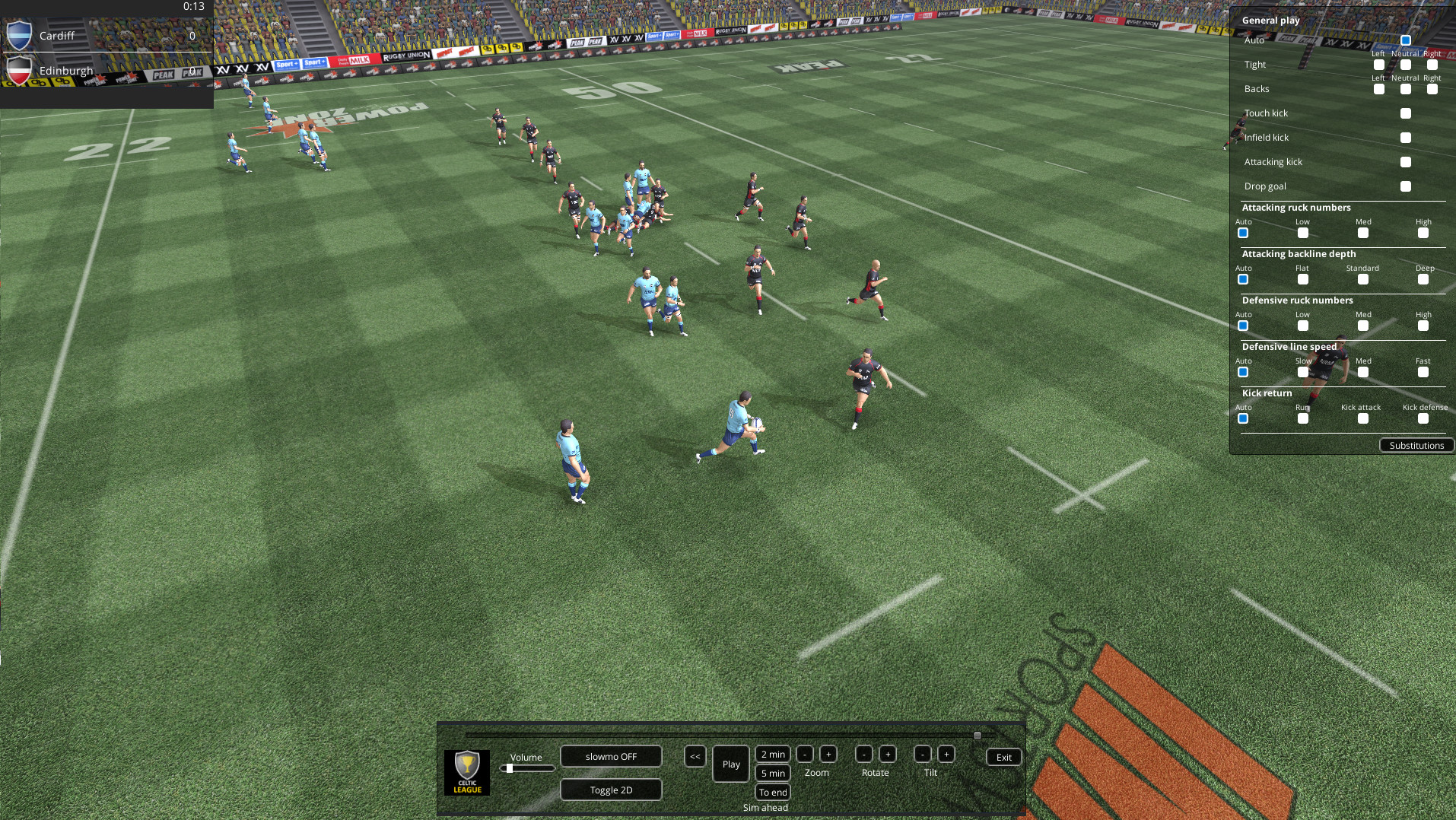This screenshot has width=1456, height=820.
Task: Select Deep attacking backline depth
Action: tap(1423, 279)
